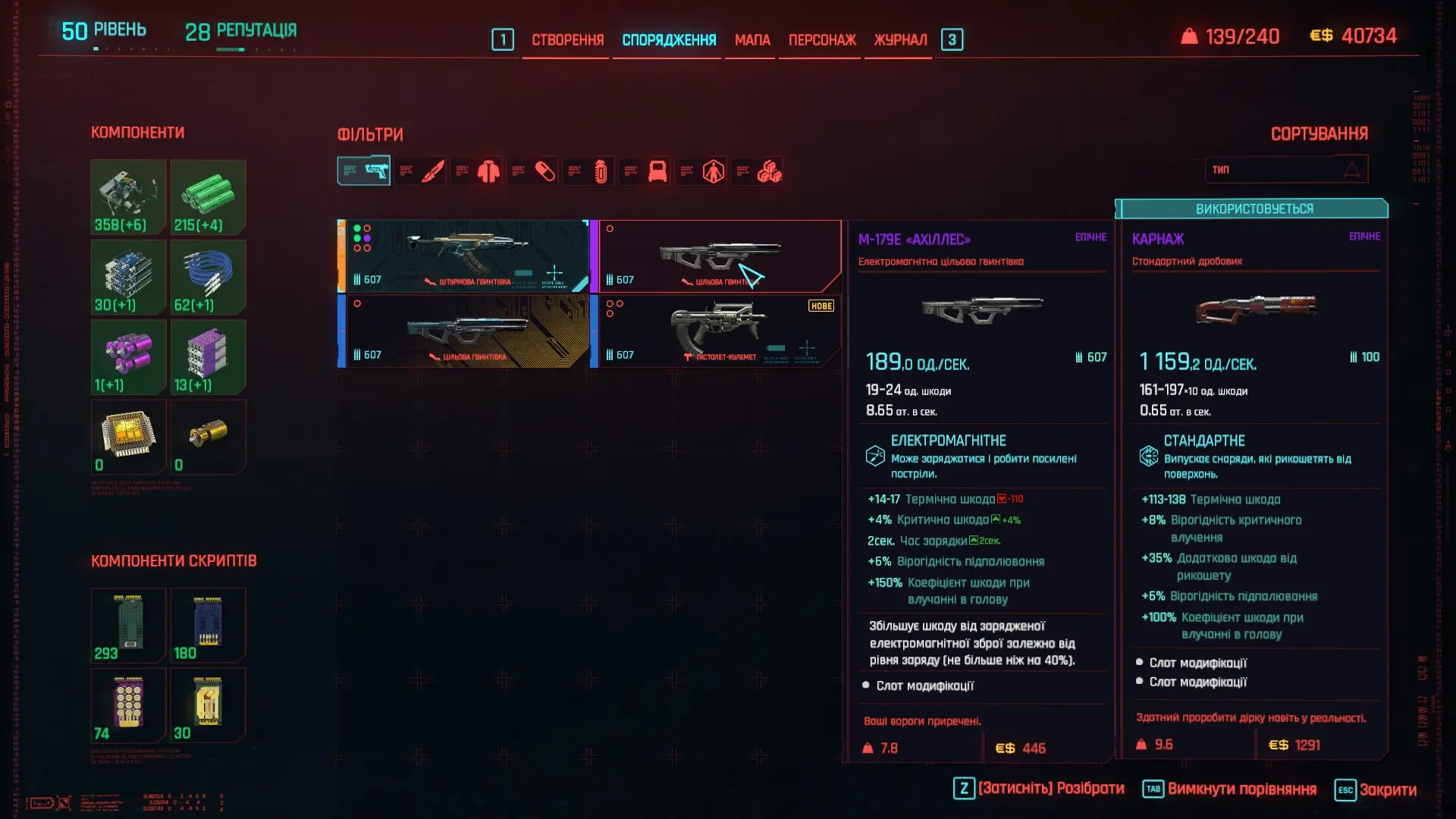The width and height of the screenshot is (1456, 819).
Task: Click Вимкнути порівняння to disable comparison
Action: click(1241, 789)
